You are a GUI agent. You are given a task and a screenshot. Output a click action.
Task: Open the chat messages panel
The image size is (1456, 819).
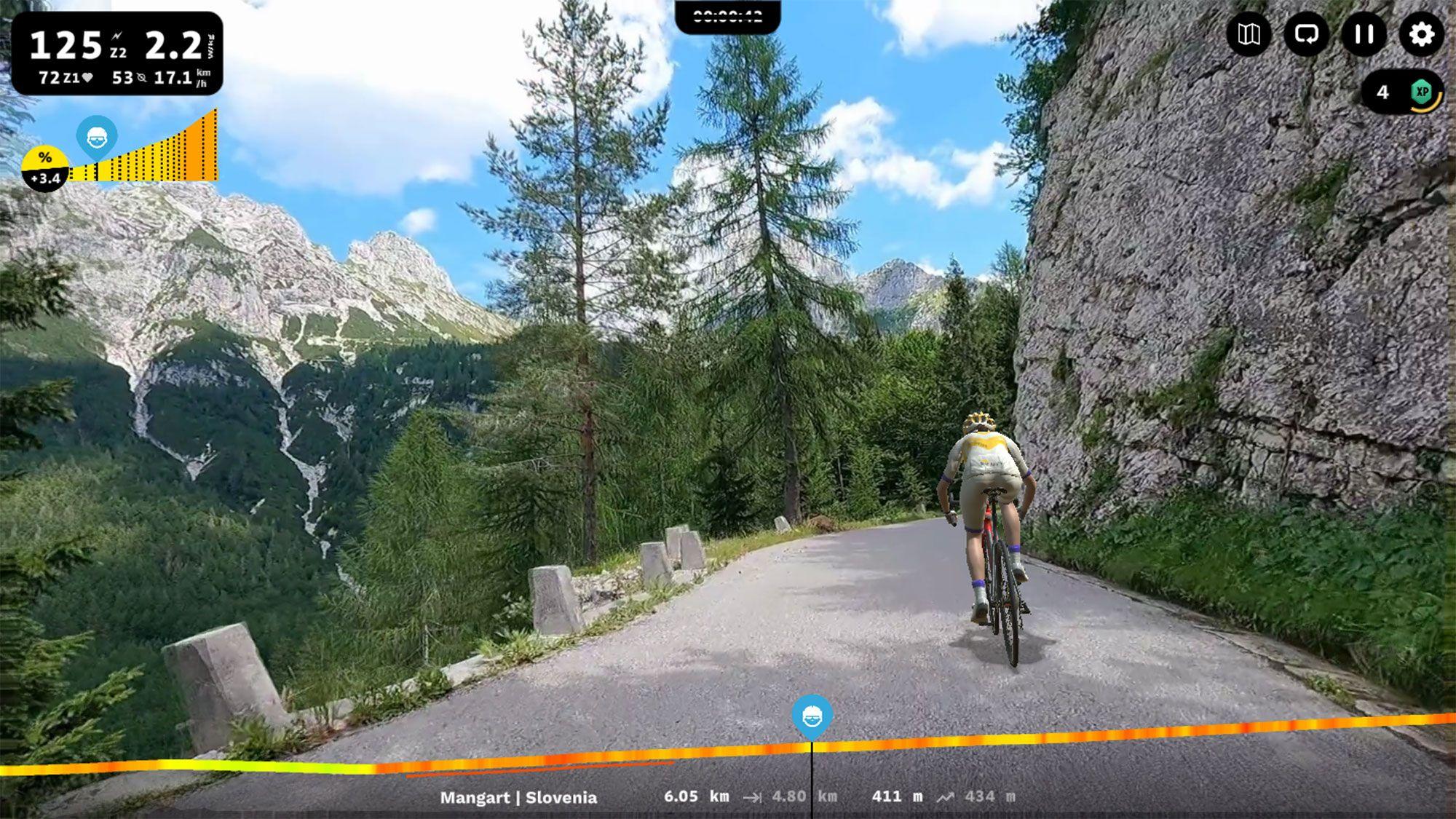1307,34
